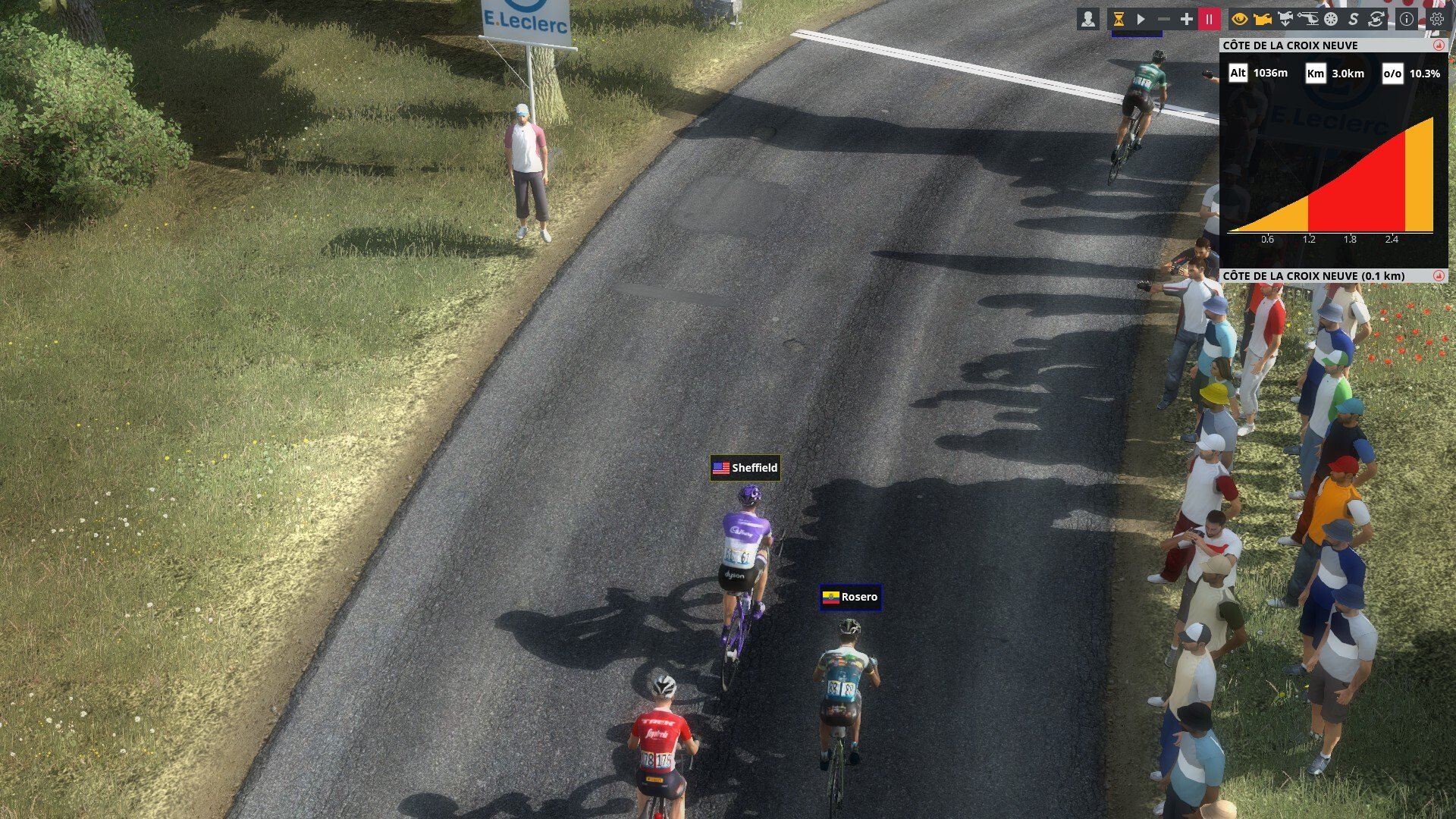1456x819 pixels.
Task: Select the orange side camera icon
Action: coord(1263,20)
